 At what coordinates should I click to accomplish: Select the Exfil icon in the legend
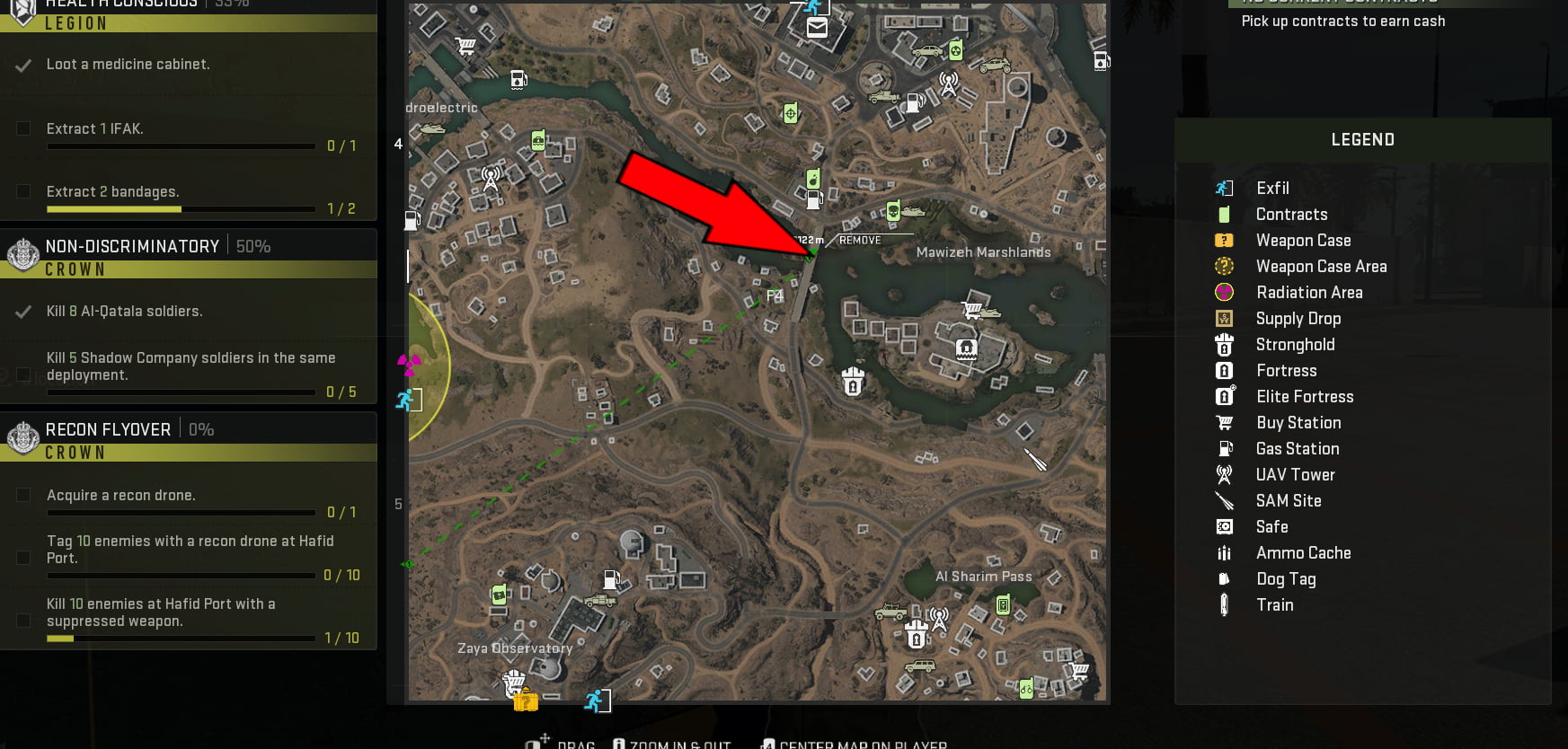1224,188
